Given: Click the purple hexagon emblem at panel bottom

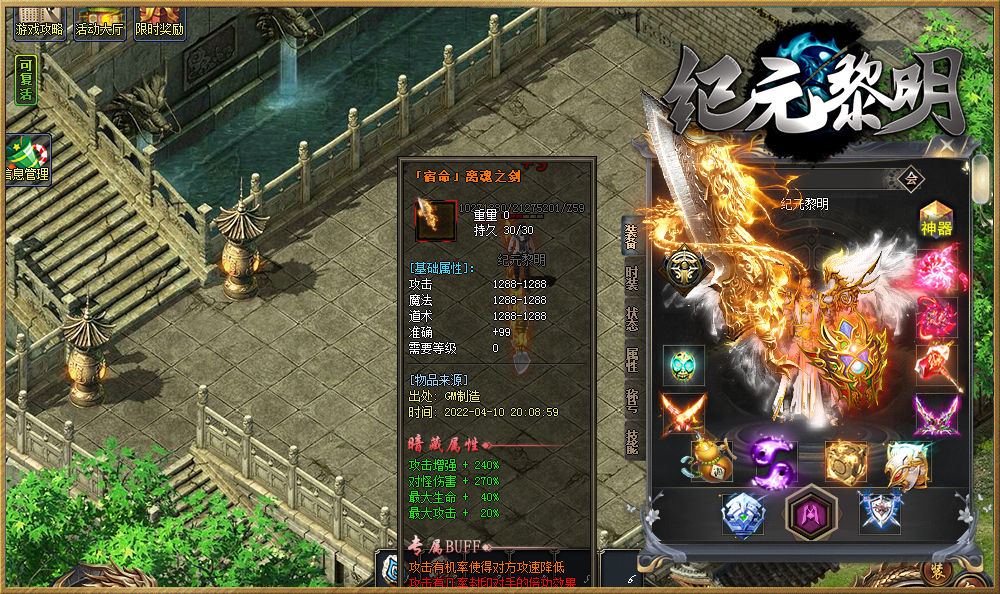Looking at the screenshot, I should (806, 514).
